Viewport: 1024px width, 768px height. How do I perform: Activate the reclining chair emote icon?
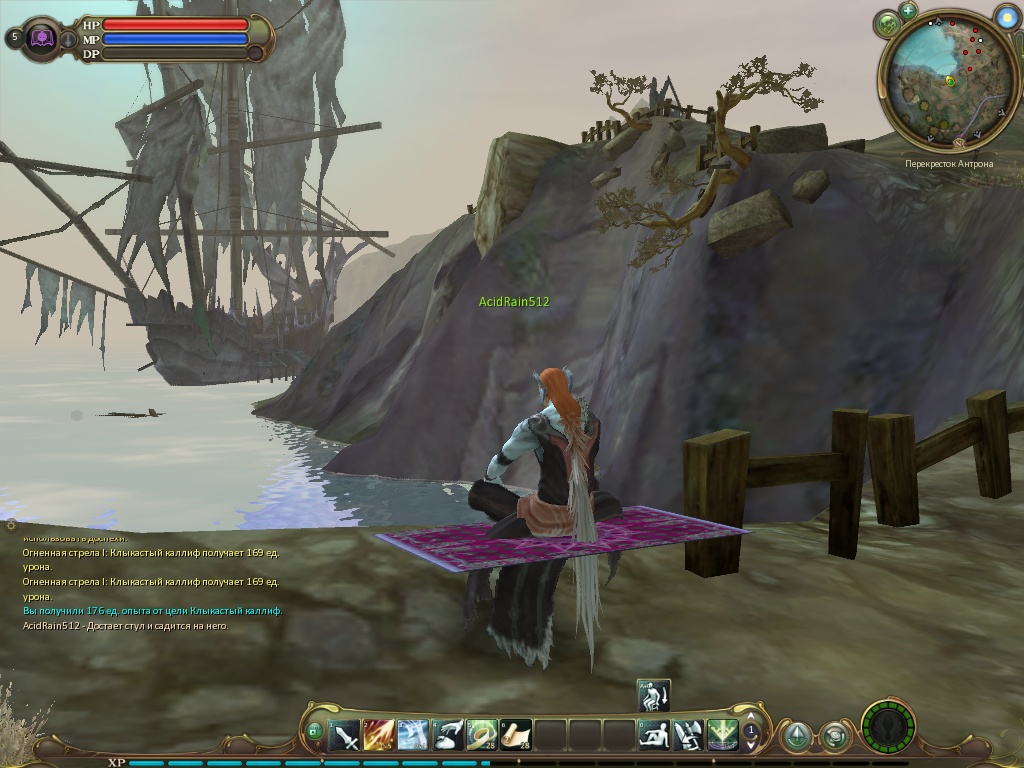(x=688, y=736)
